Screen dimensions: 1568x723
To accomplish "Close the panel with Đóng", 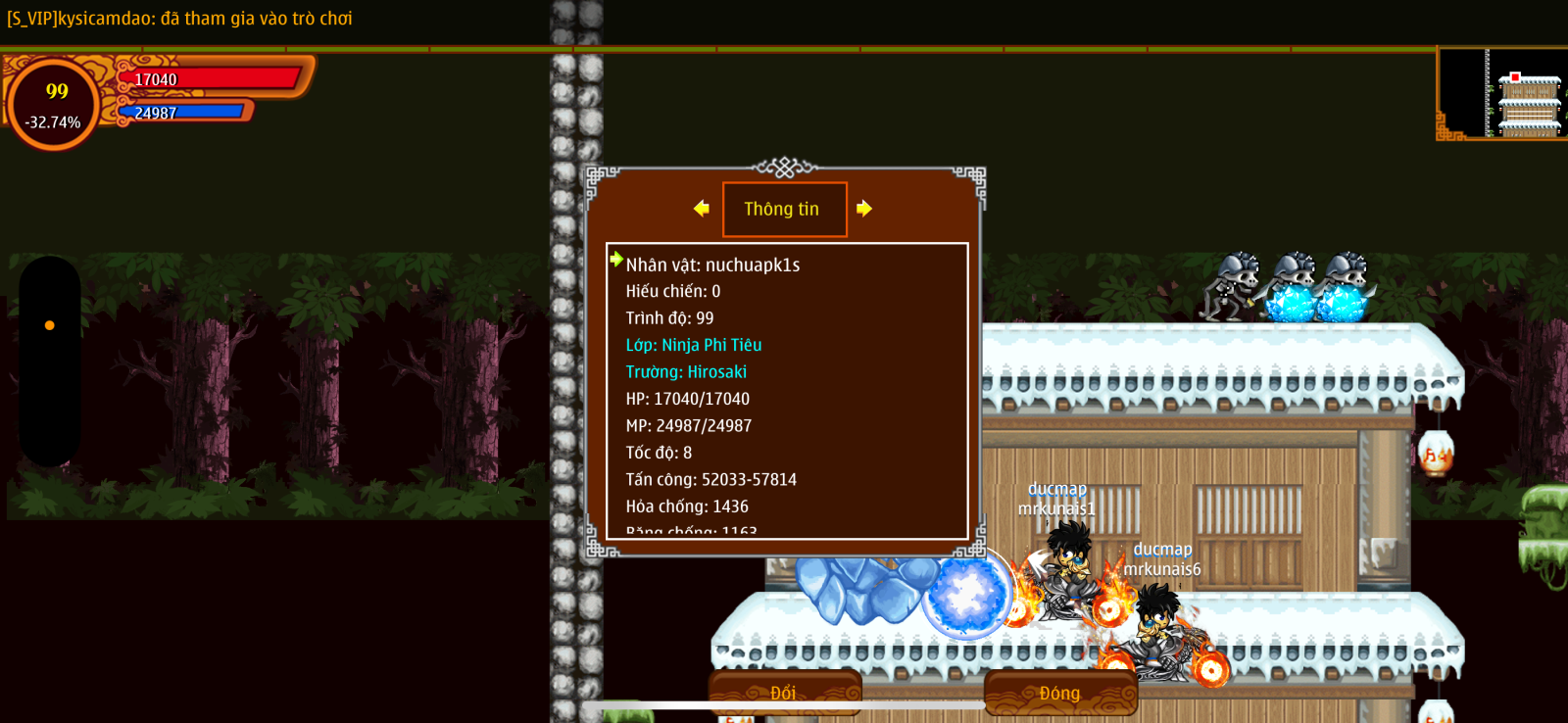I will pos(1059,693).
